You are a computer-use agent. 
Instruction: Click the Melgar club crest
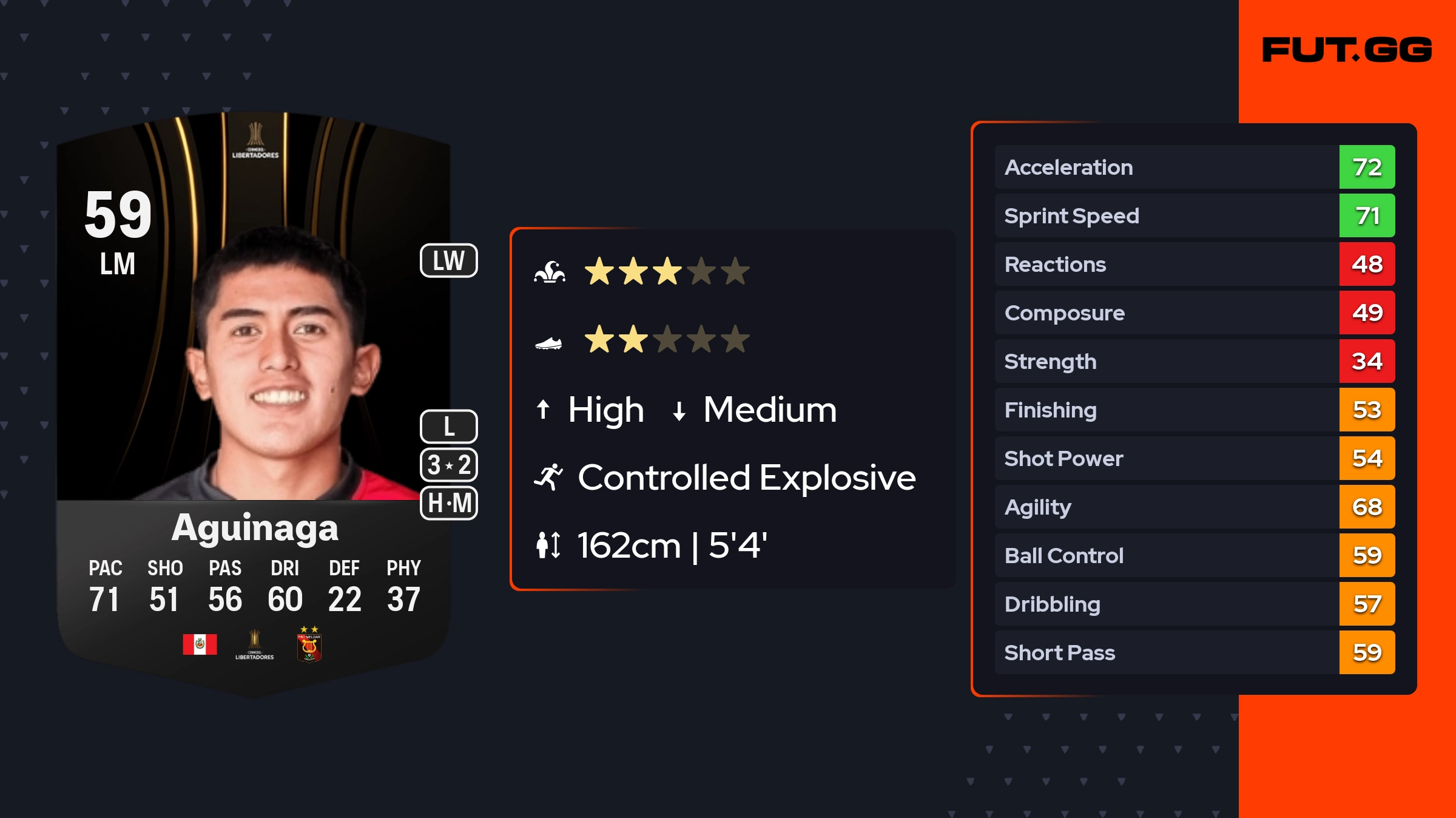tap(309, 646)
